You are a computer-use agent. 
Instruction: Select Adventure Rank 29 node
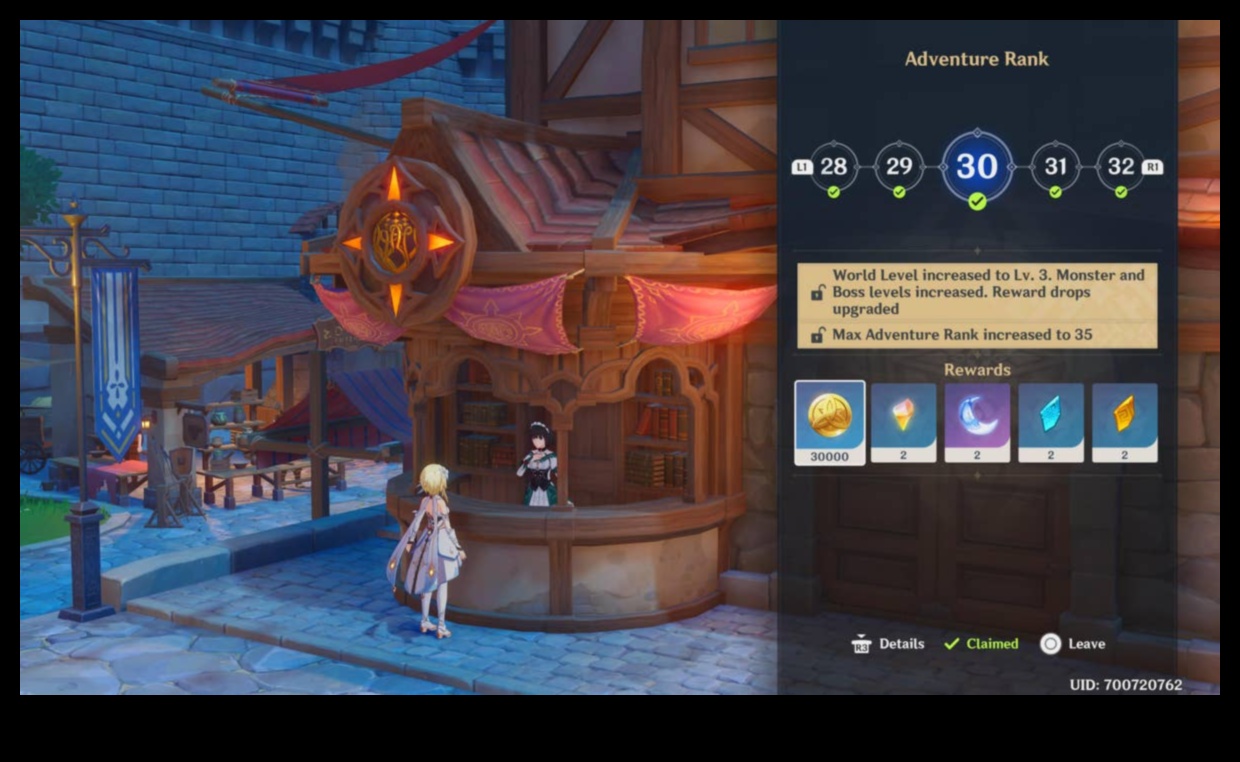coord(898,166)
